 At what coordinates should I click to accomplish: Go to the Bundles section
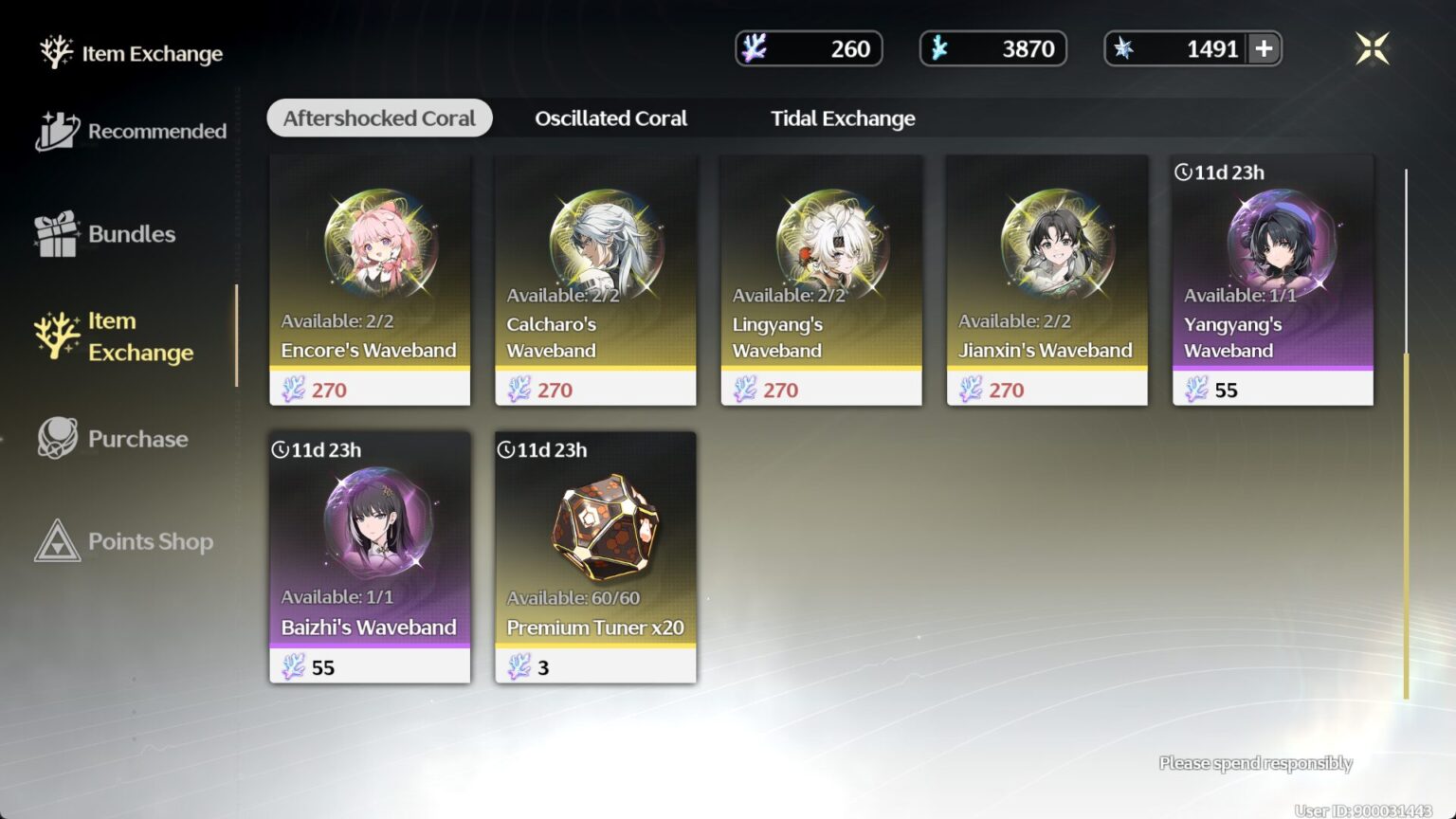click(x=106, y=234)
